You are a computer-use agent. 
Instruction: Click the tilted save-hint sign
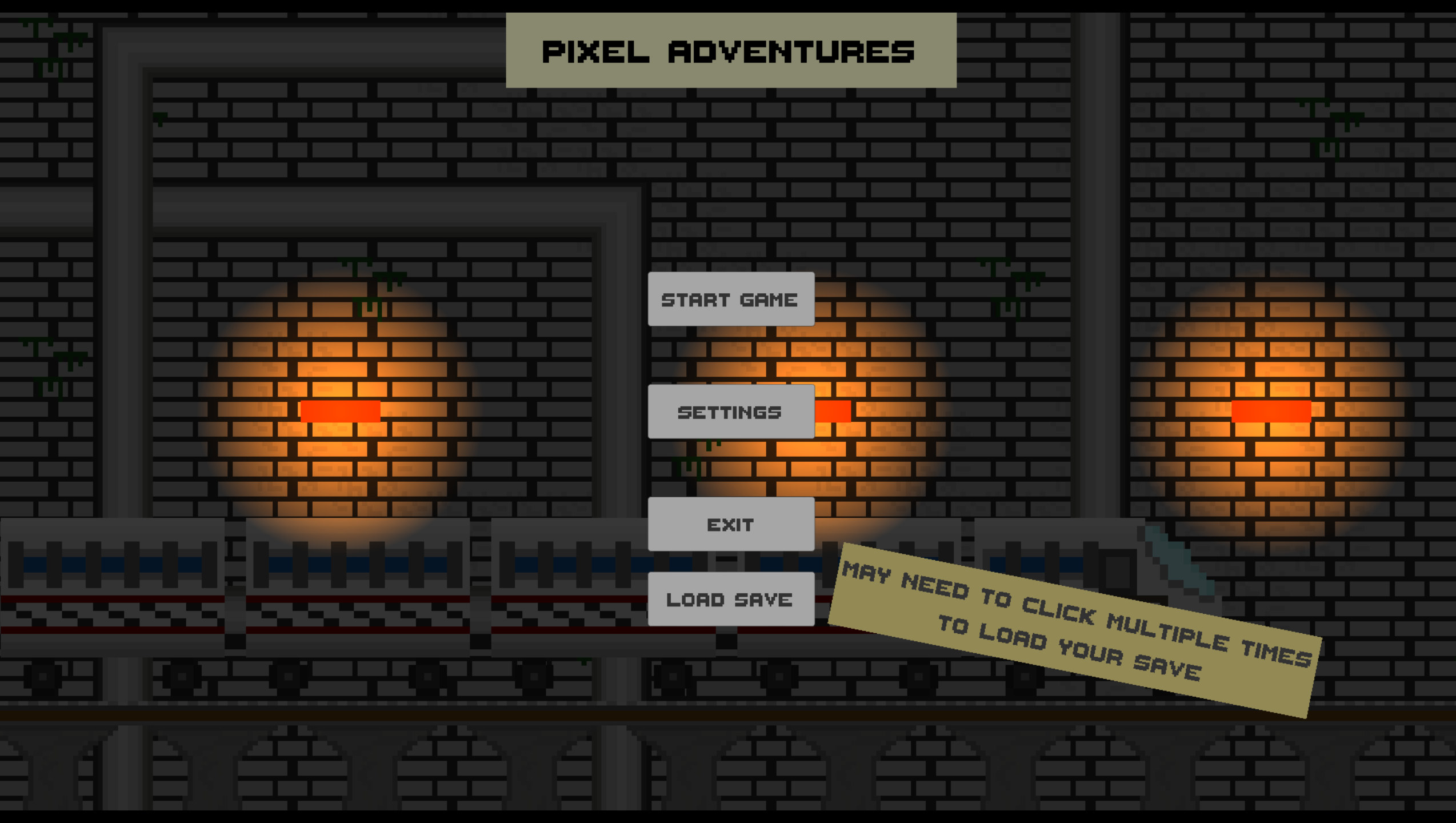[1074, 623]
